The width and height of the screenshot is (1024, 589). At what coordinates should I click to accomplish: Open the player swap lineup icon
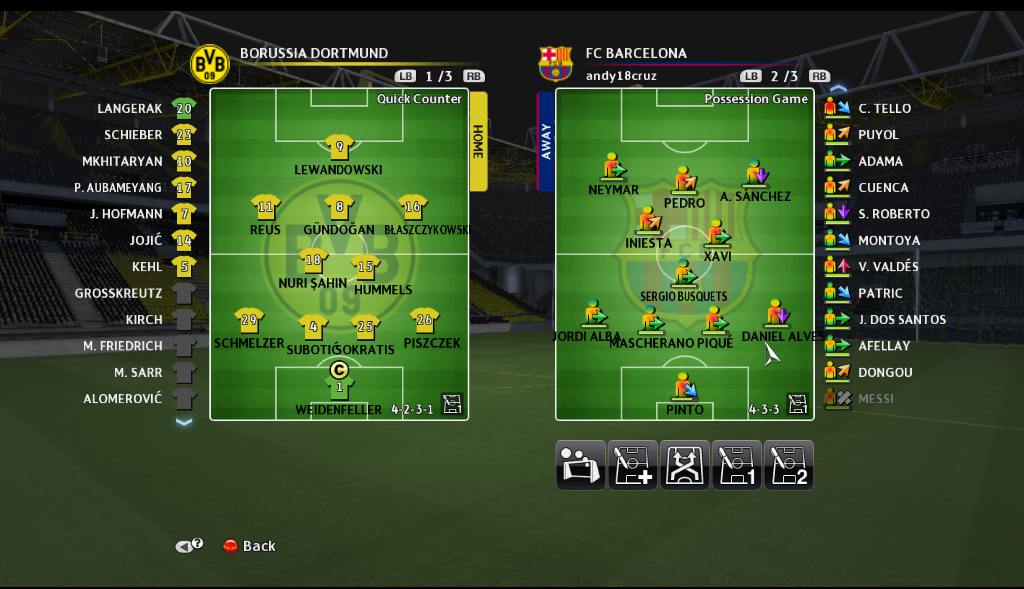point(581,465)
